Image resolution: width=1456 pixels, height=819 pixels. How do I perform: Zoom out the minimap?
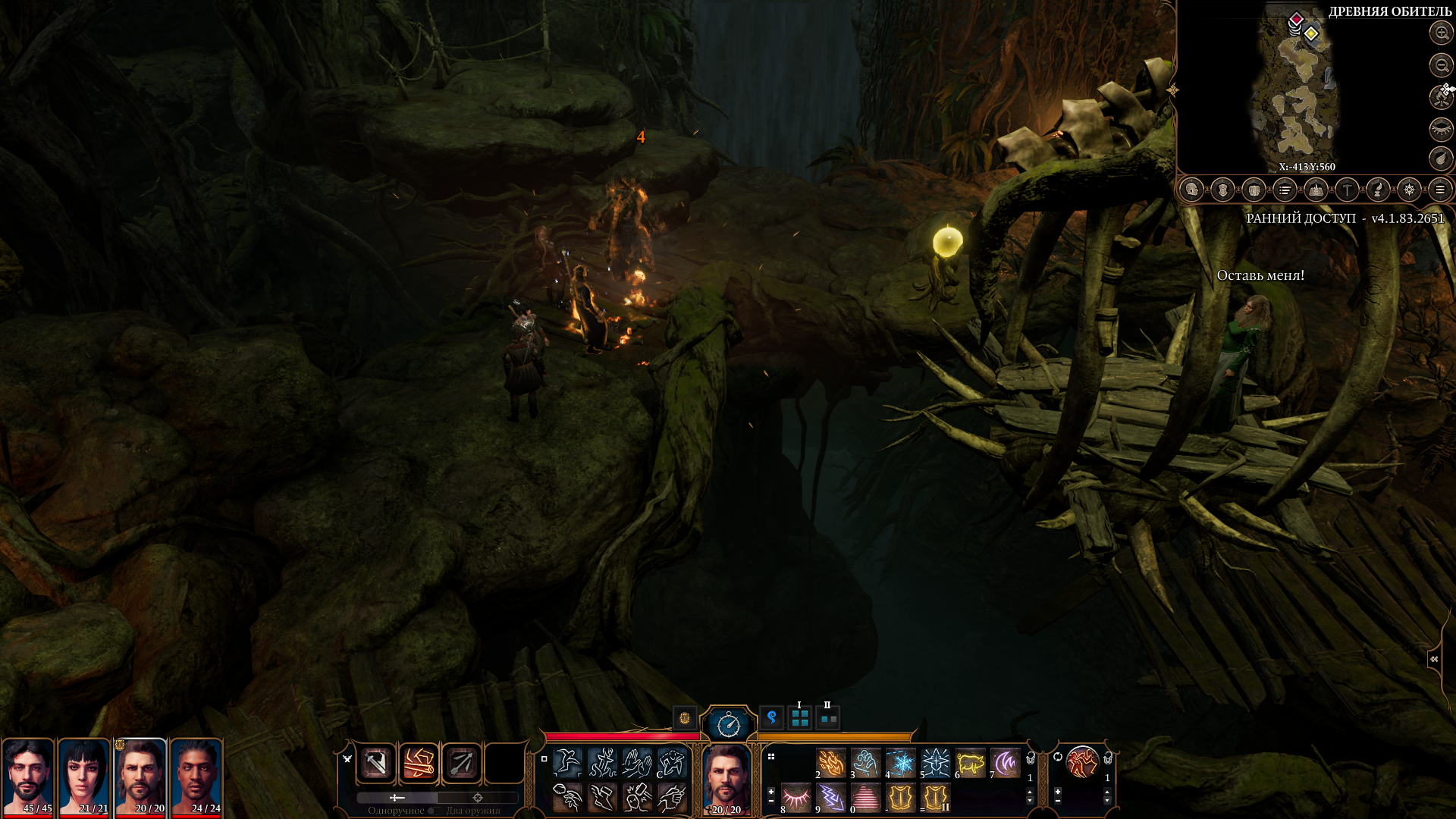1441,65
